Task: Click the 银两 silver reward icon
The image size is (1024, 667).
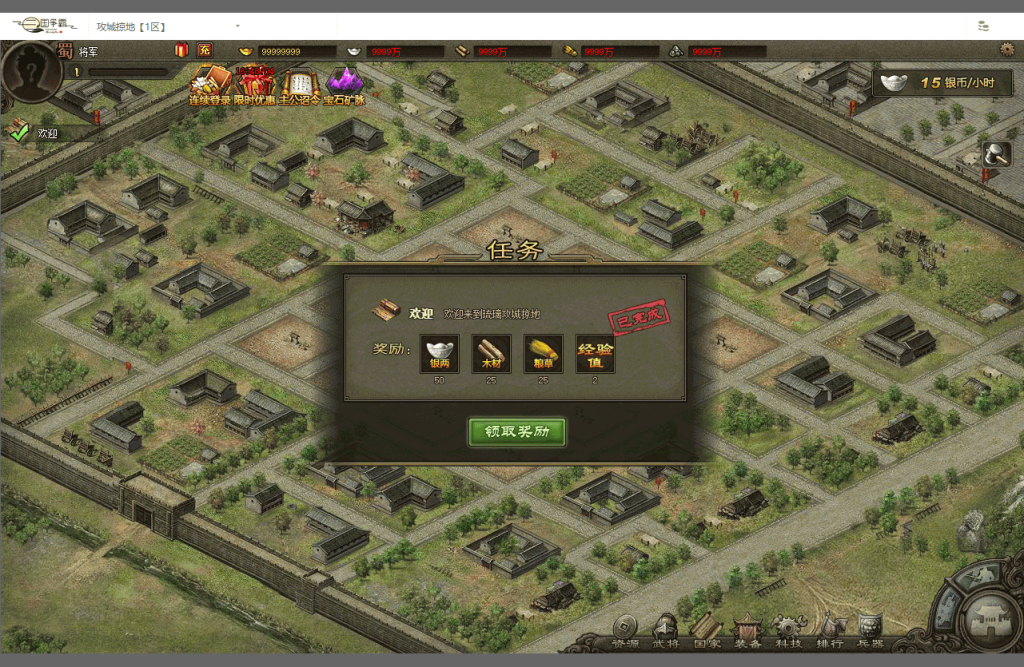Action: (x=439, y=354)
